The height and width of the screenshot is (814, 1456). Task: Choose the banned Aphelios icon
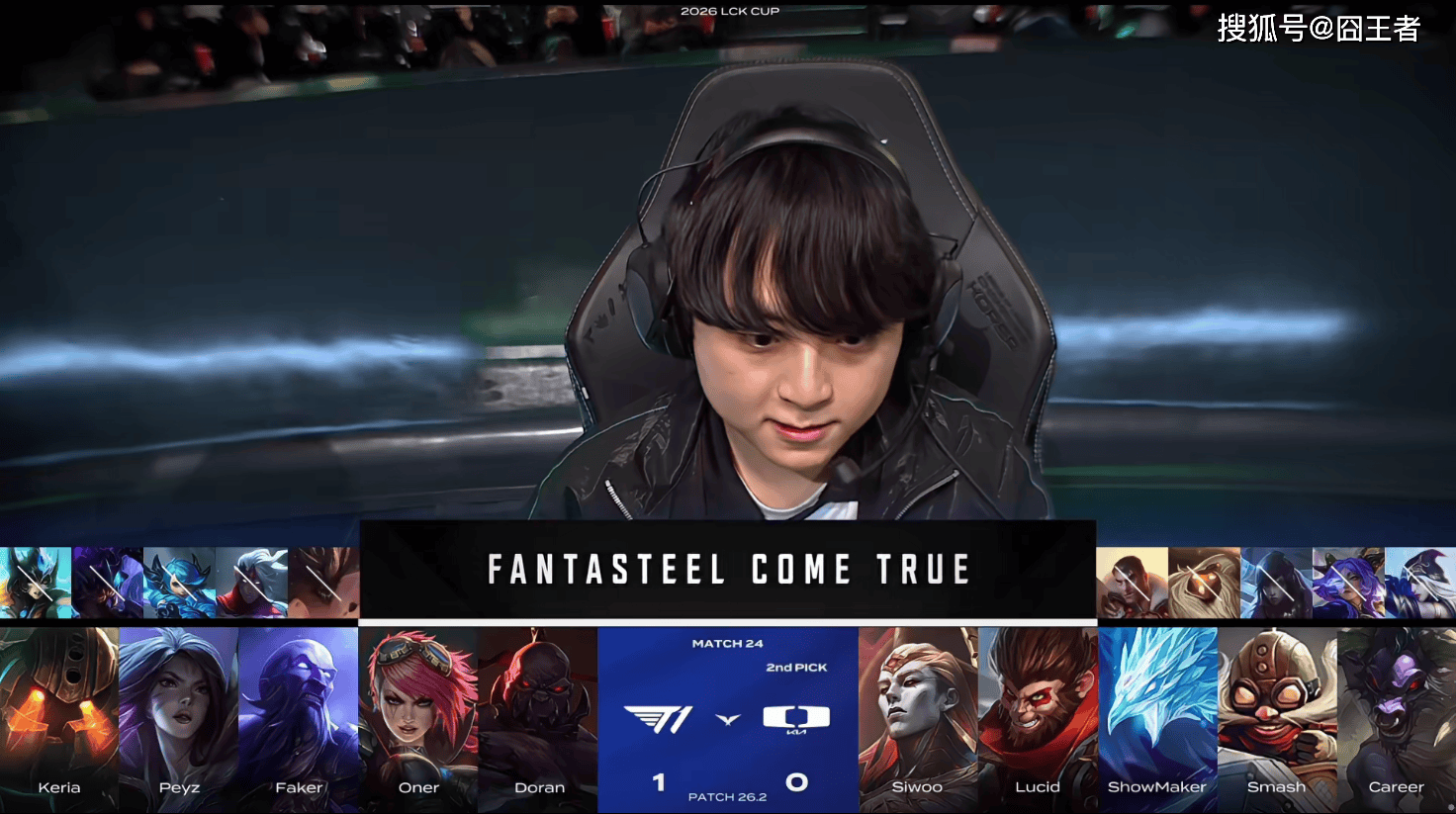tap(1276, 583)
